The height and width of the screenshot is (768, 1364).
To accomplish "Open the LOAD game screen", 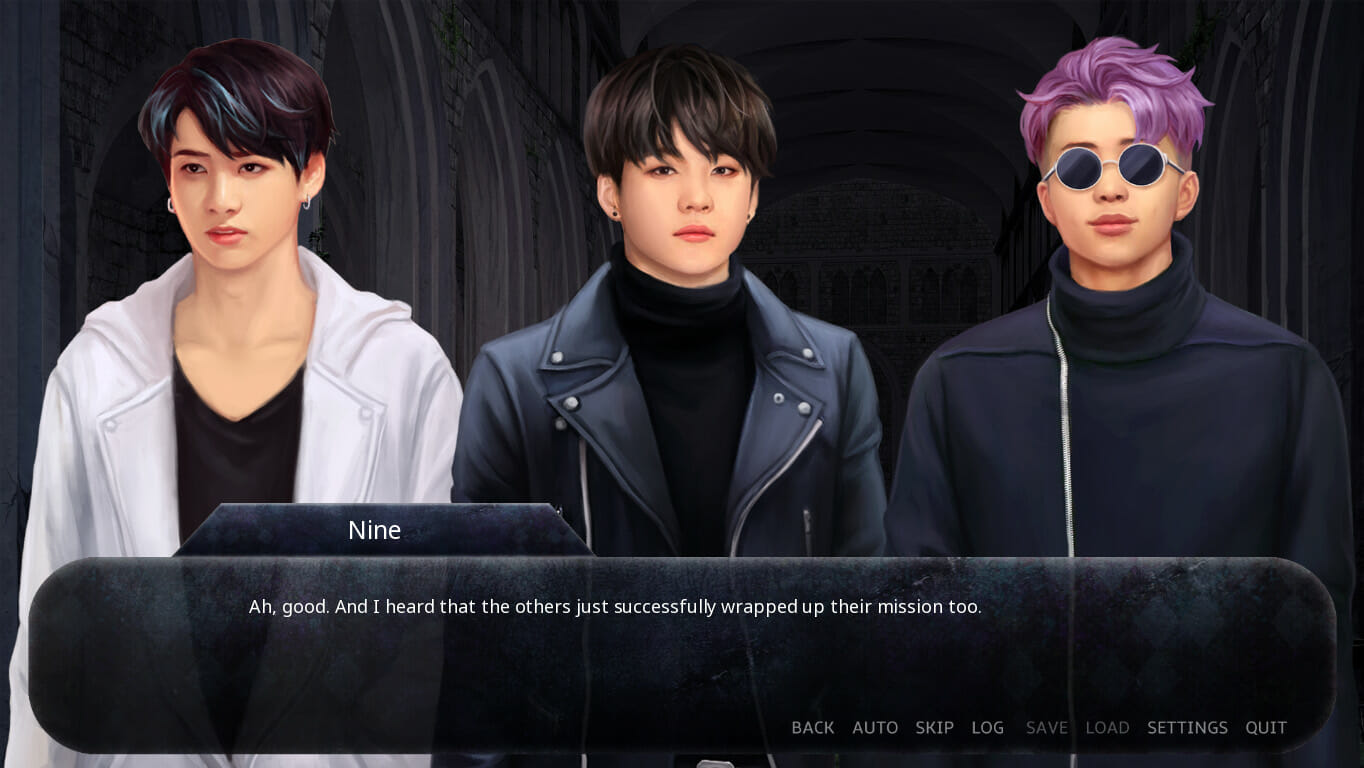I will coord(1107,728).
